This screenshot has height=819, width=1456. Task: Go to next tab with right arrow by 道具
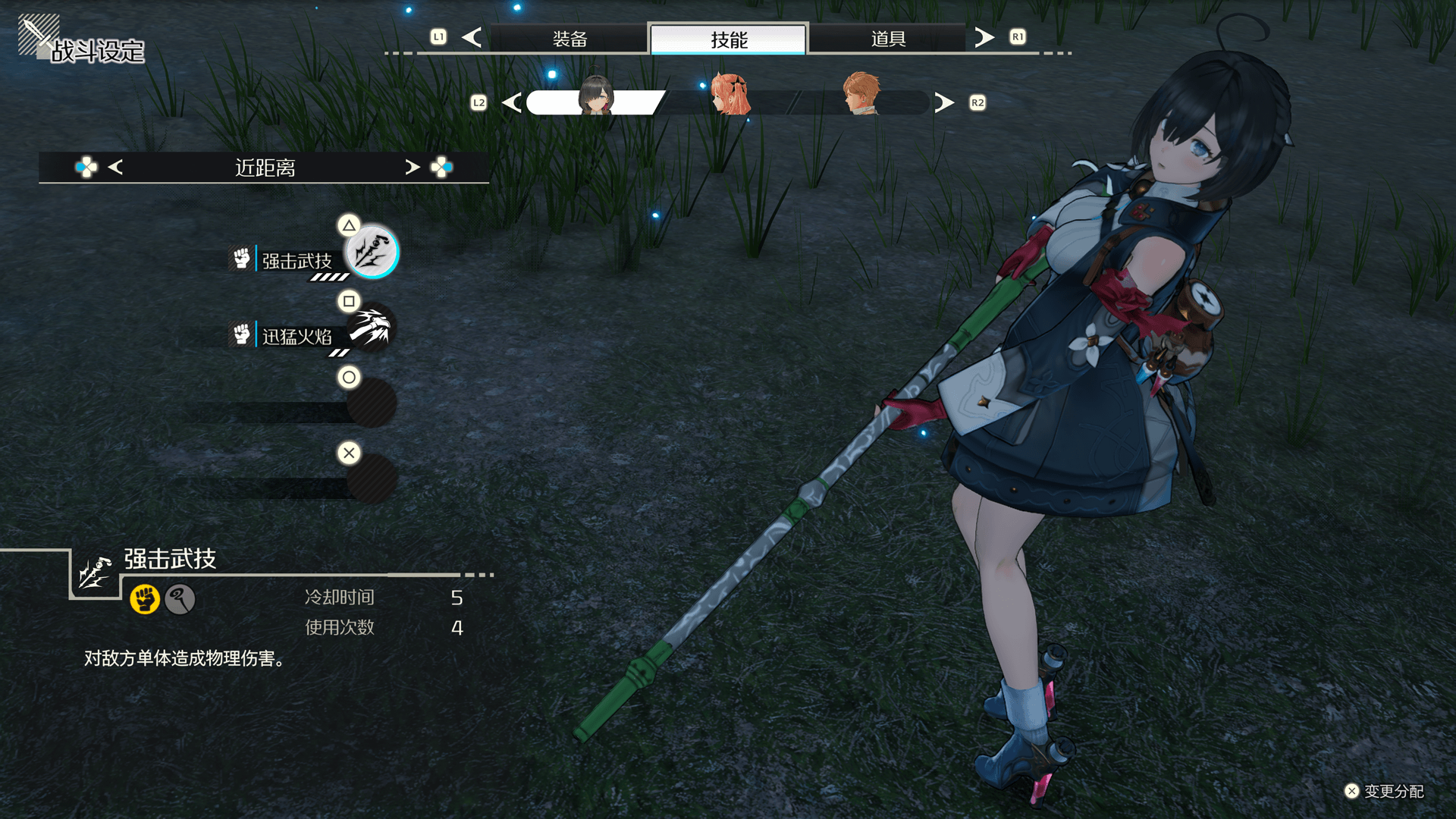[984, 37]
